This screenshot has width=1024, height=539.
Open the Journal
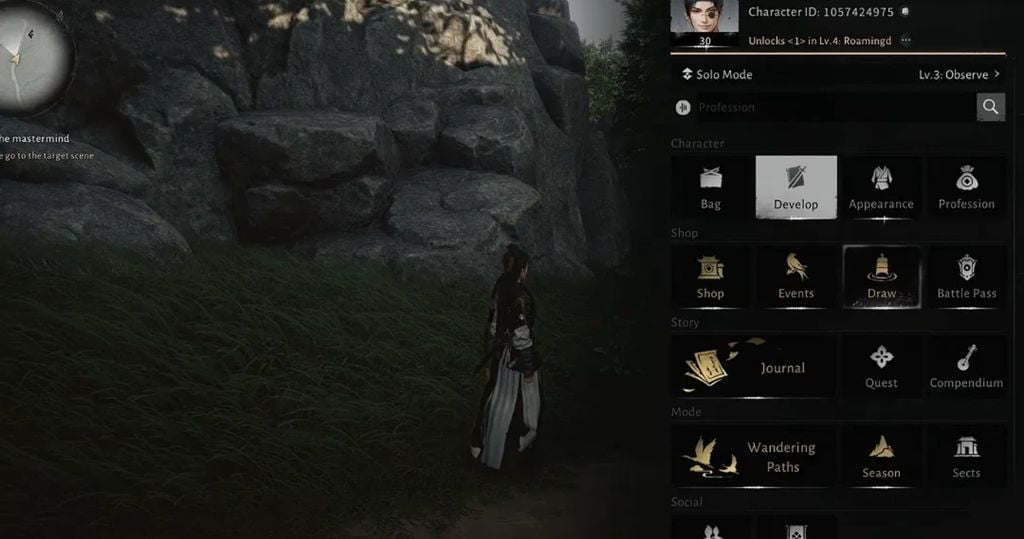(753, 367)
